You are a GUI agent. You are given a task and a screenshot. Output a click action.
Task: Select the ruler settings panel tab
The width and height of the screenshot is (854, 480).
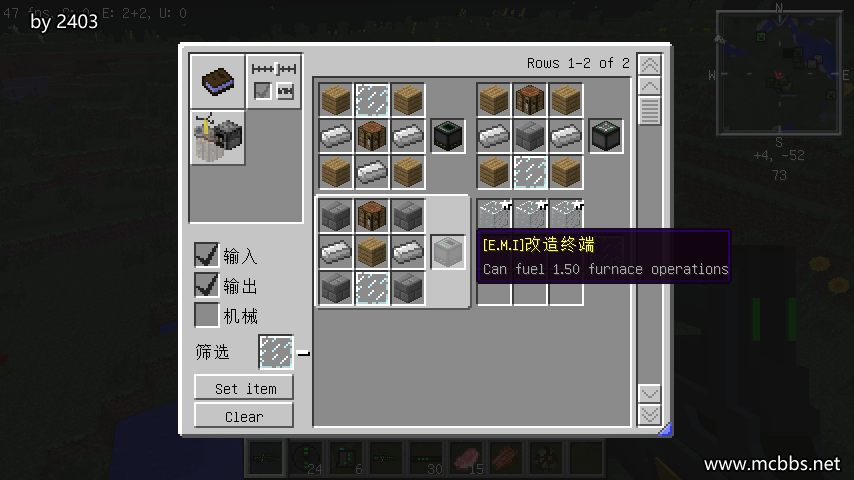[275, 80]
